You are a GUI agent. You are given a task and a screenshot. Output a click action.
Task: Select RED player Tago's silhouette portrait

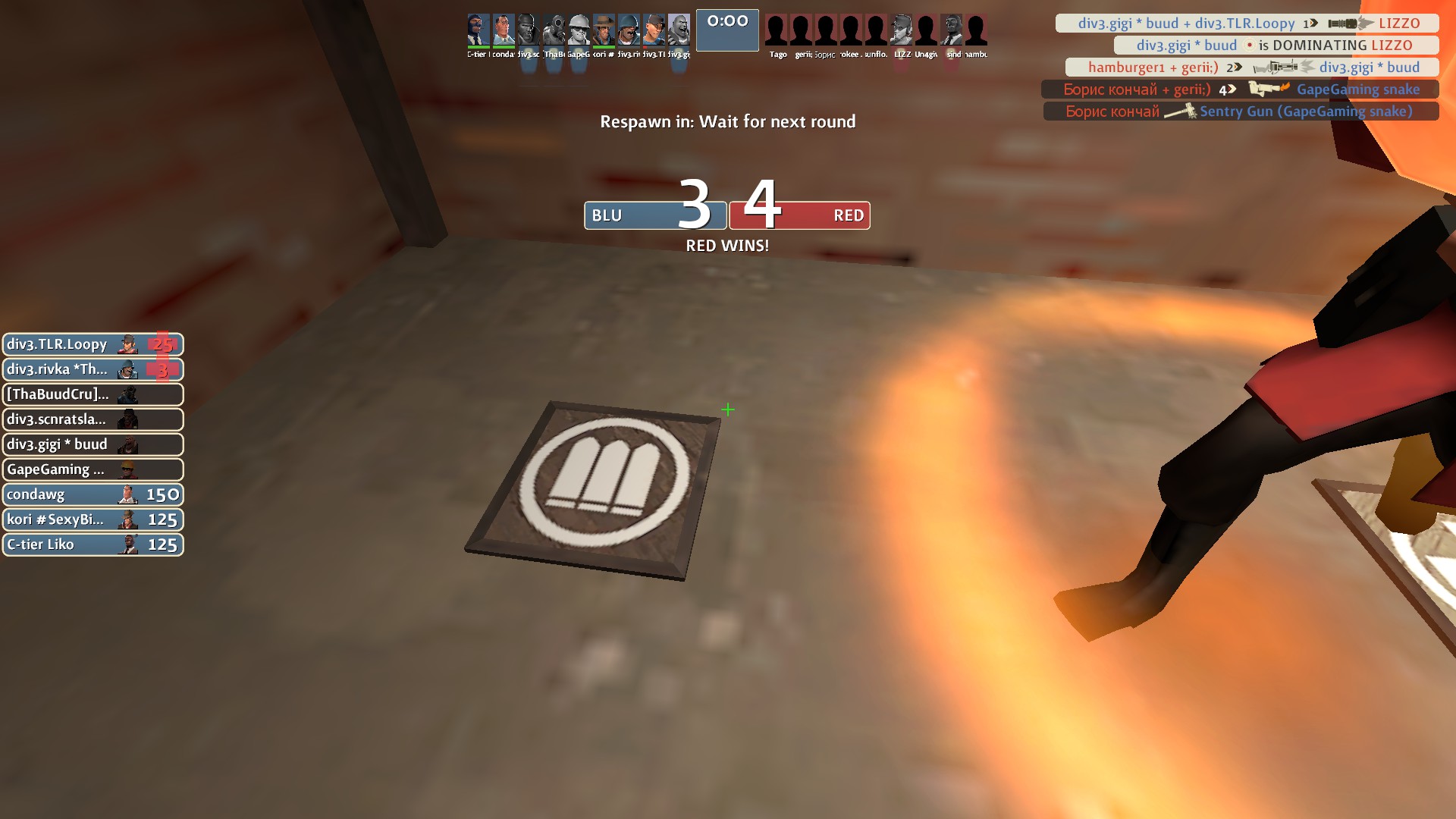(777, 32)
